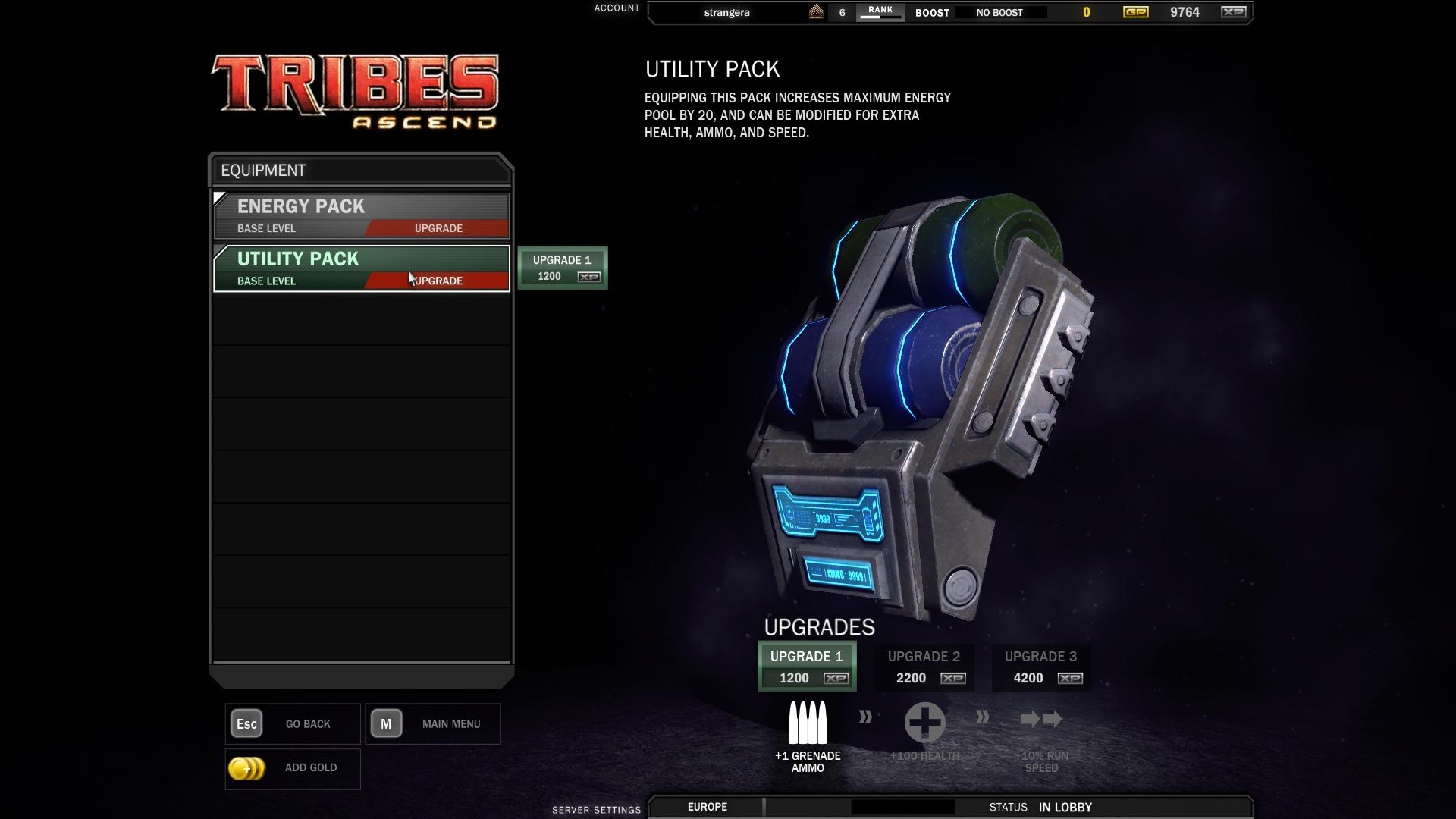Click the +100 Health upgrade icon
The height and width of the screenshot is (819, 1456).
pyautogui.click(x=924, y=722)
